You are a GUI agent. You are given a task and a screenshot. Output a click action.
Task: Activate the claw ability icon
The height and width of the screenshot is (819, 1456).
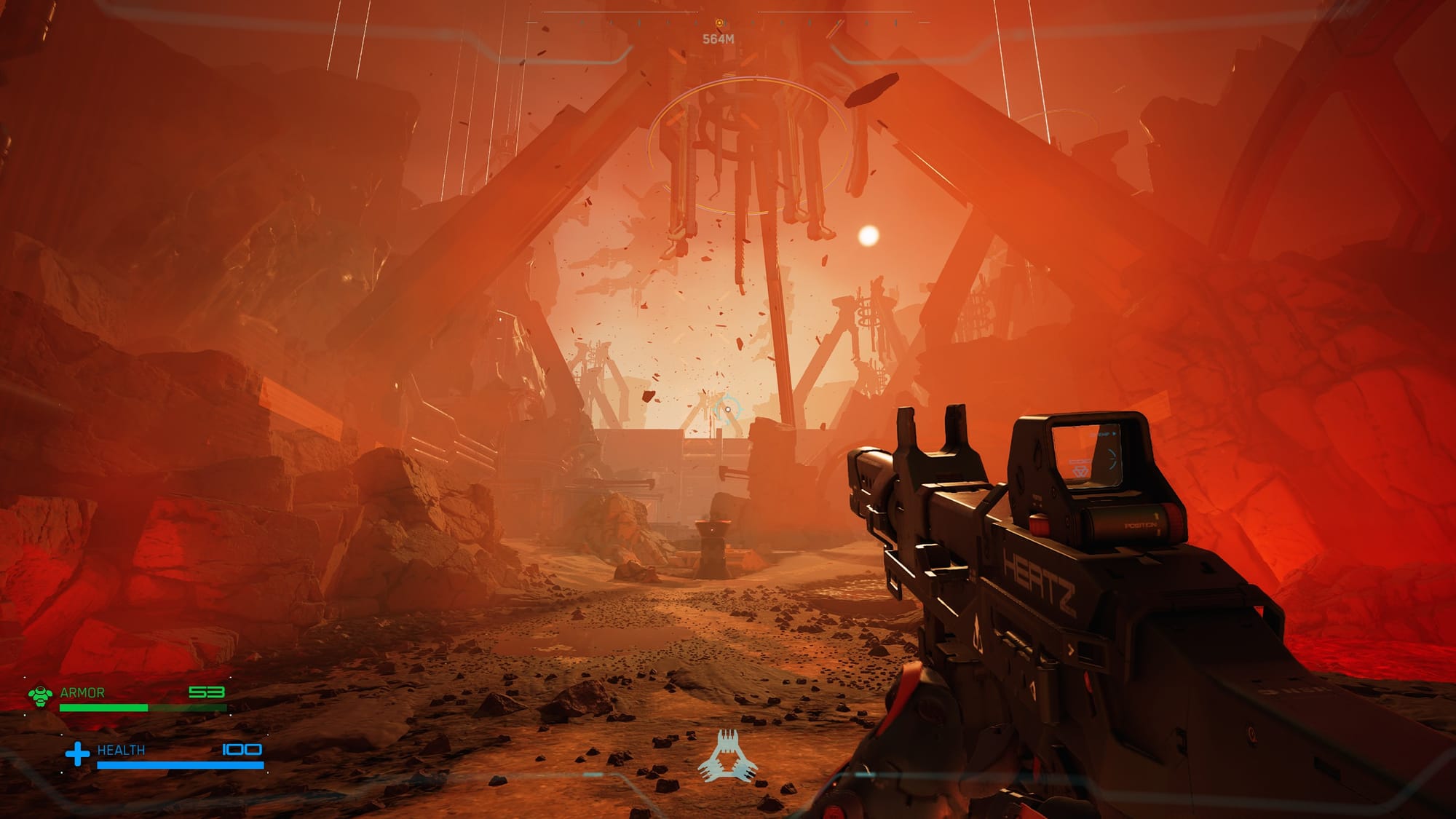[727, 756]
